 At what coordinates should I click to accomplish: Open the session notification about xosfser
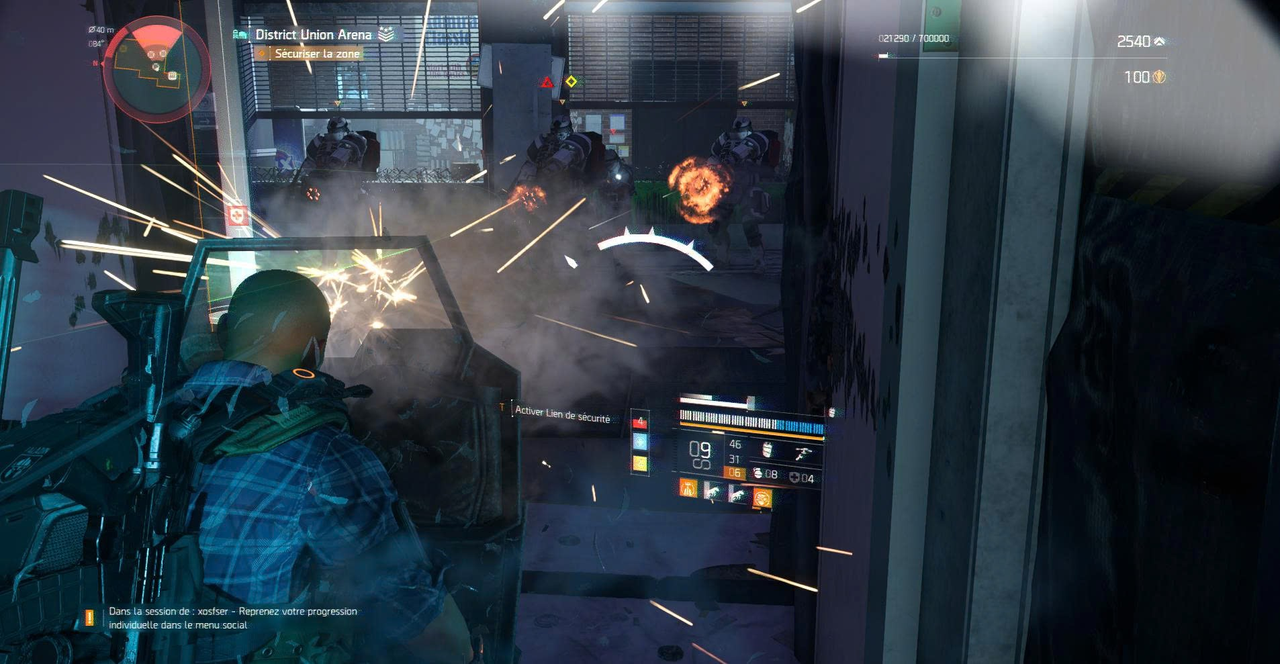point(232,618)
